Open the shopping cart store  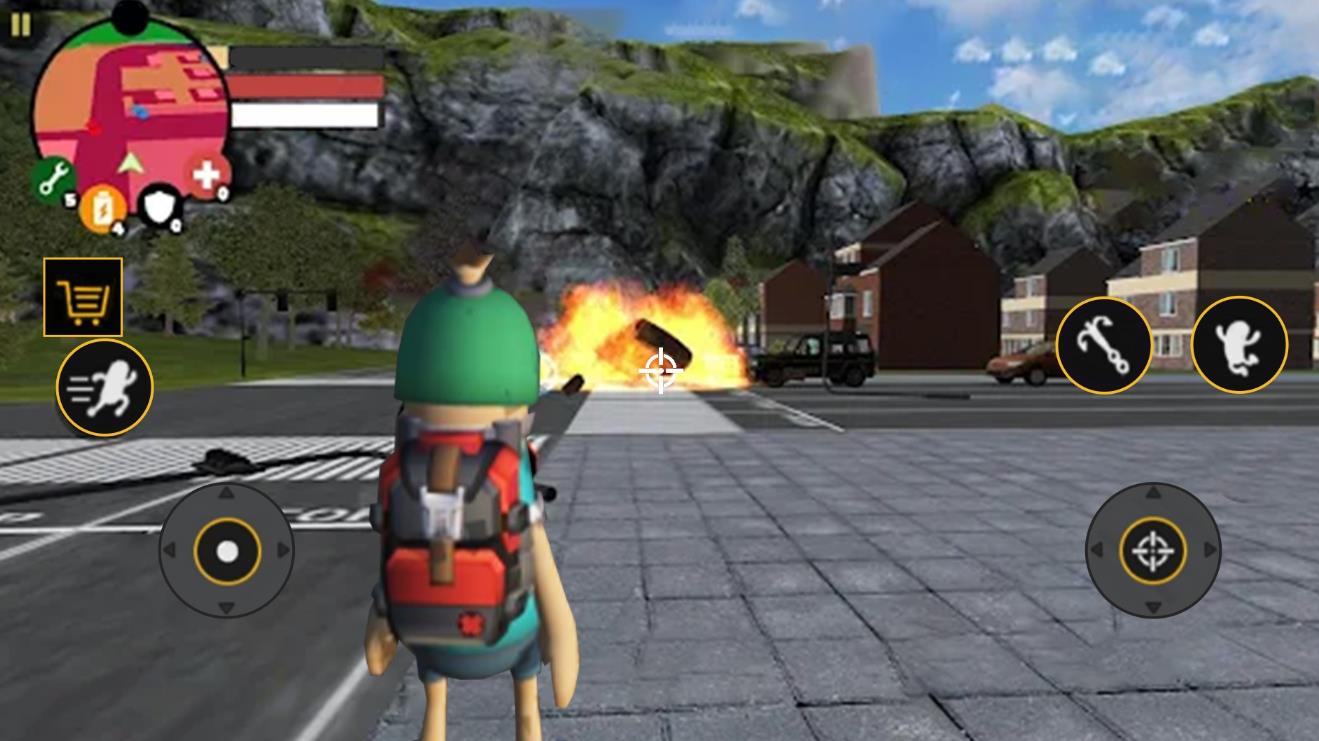pos(83,297)
